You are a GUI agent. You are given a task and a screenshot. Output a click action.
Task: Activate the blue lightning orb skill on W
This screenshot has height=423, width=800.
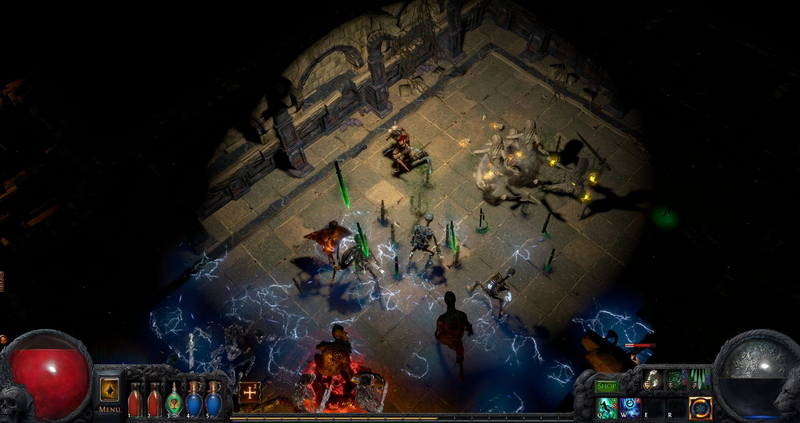(629, 407)
